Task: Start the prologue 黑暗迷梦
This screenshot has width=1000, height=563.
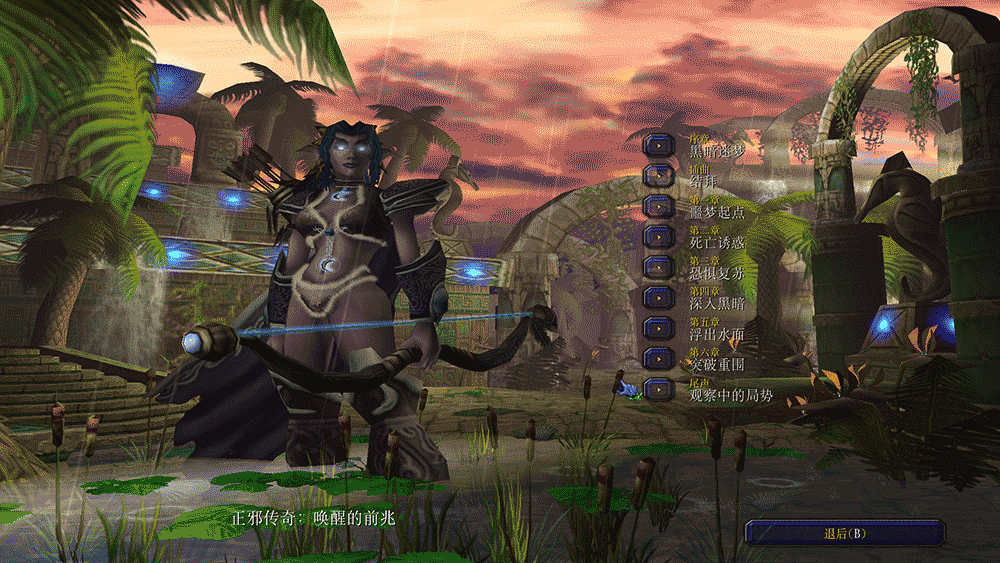Action: (659, 145)
